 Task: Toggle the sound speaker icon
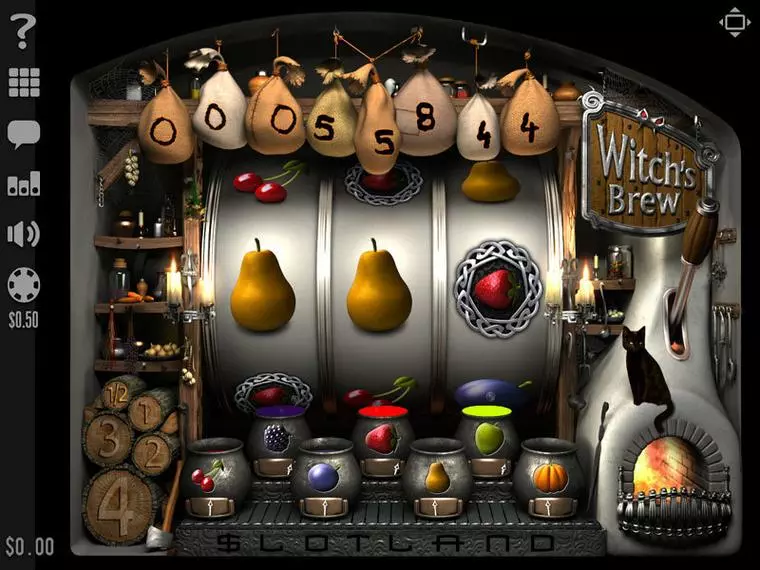(23, 234)
